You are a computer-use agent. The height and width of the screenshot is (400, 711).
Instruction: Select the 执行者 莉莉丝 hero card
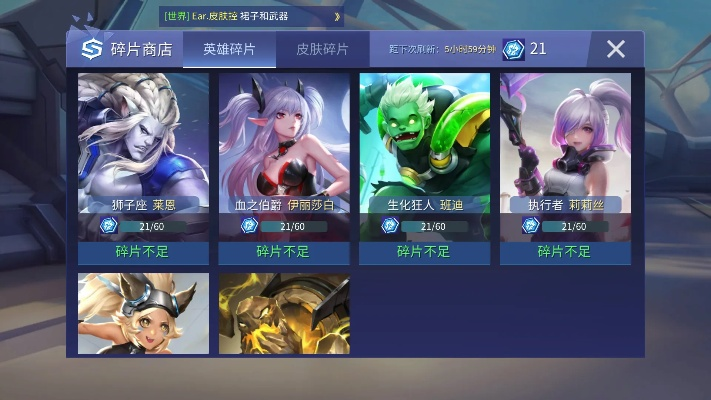point(566,150)
